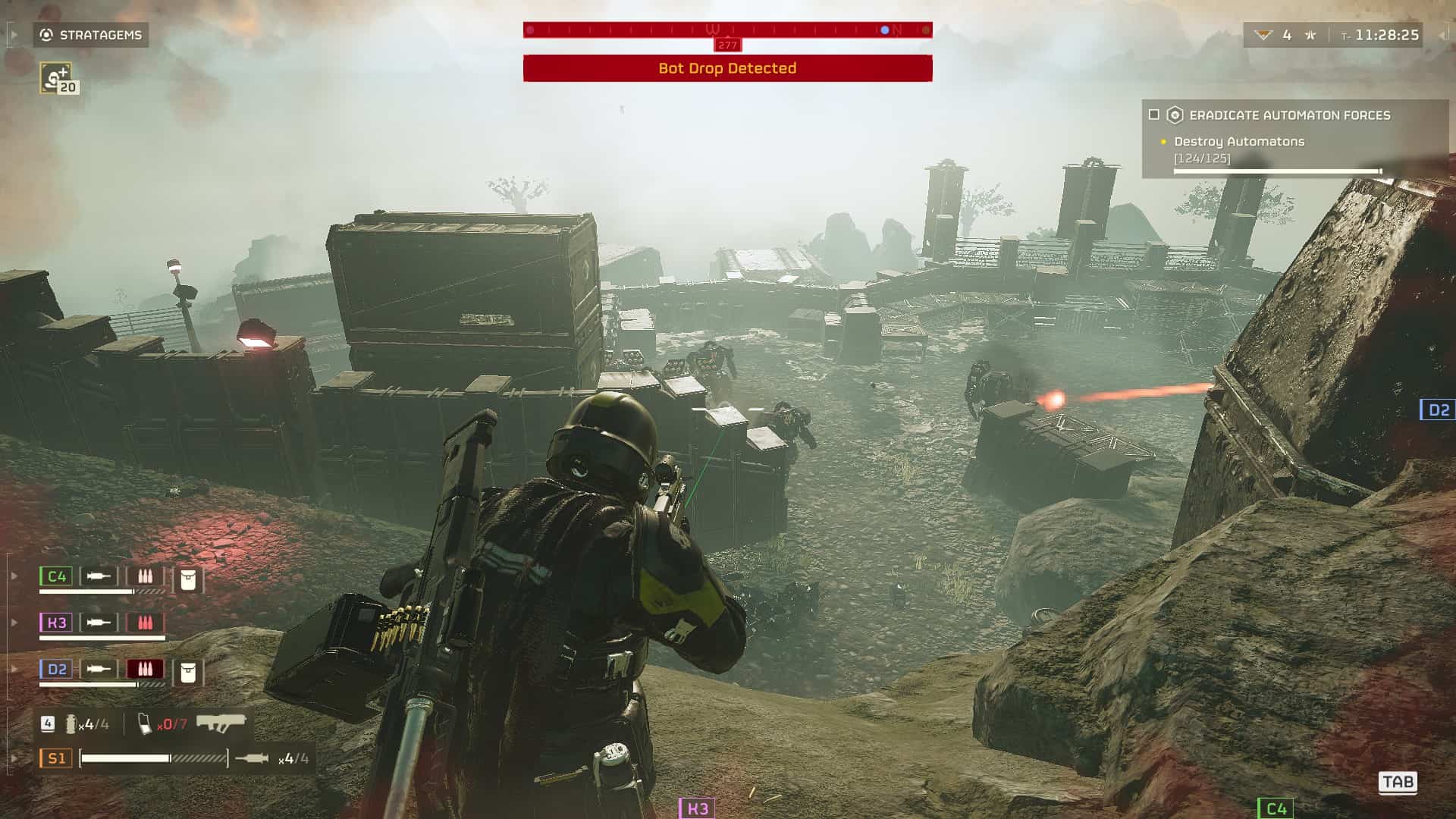
Task: Select the backpack icon in C4's row
Action: pos(188,580)
